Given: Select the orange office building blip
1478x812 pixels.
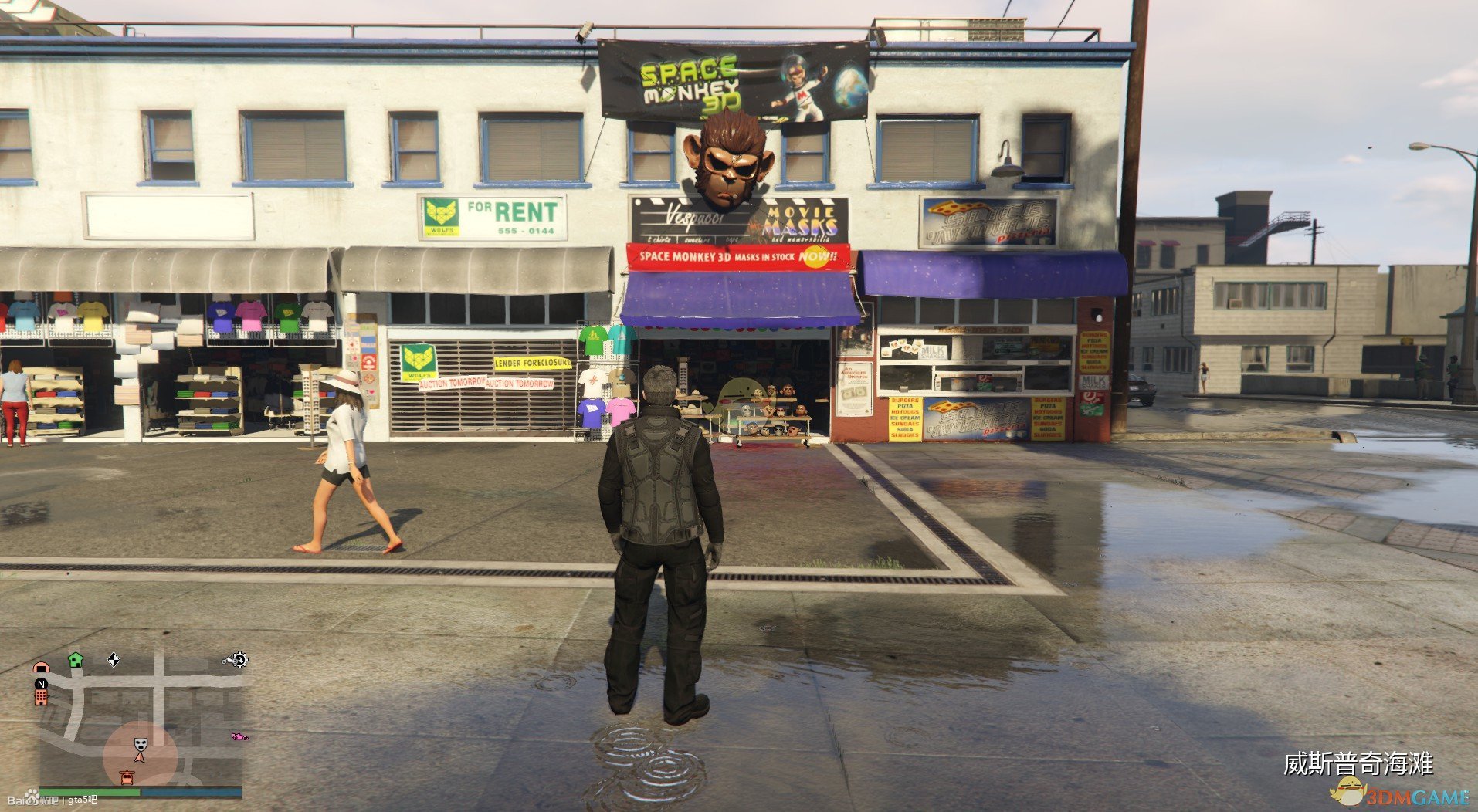Looking at the screenshot, I should (41, 697).
